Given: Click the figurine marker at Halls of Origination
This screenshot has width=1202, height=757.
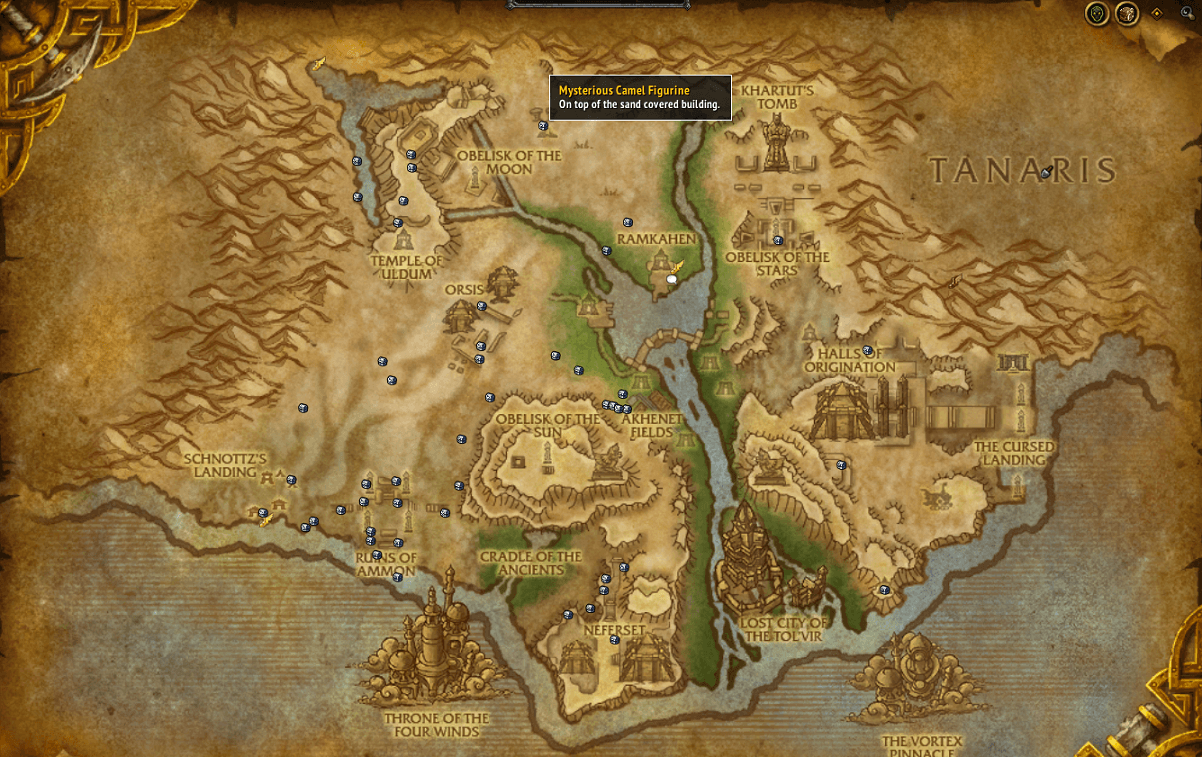Looking at the screenshot, I should [867, 351].
